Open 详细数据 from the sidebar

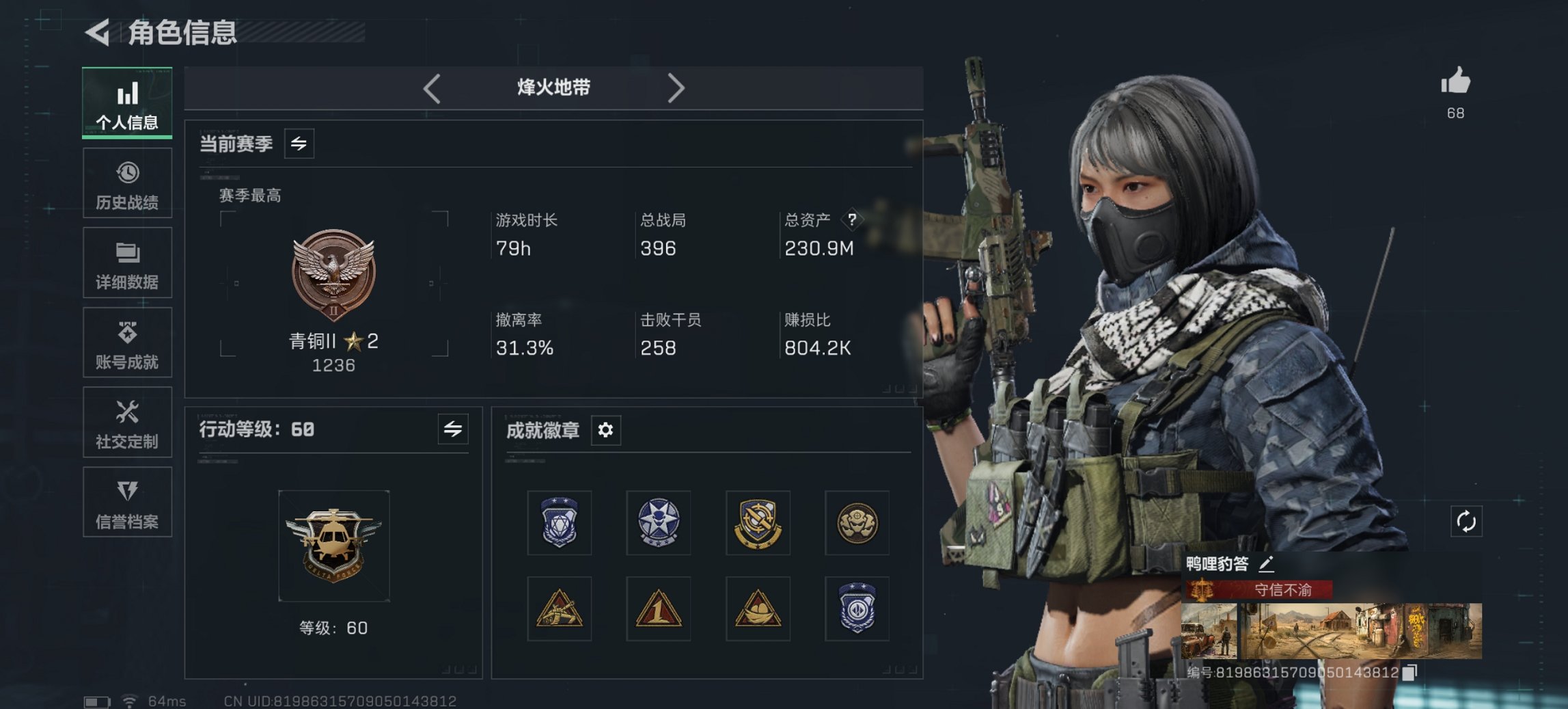tap(127, 263)
